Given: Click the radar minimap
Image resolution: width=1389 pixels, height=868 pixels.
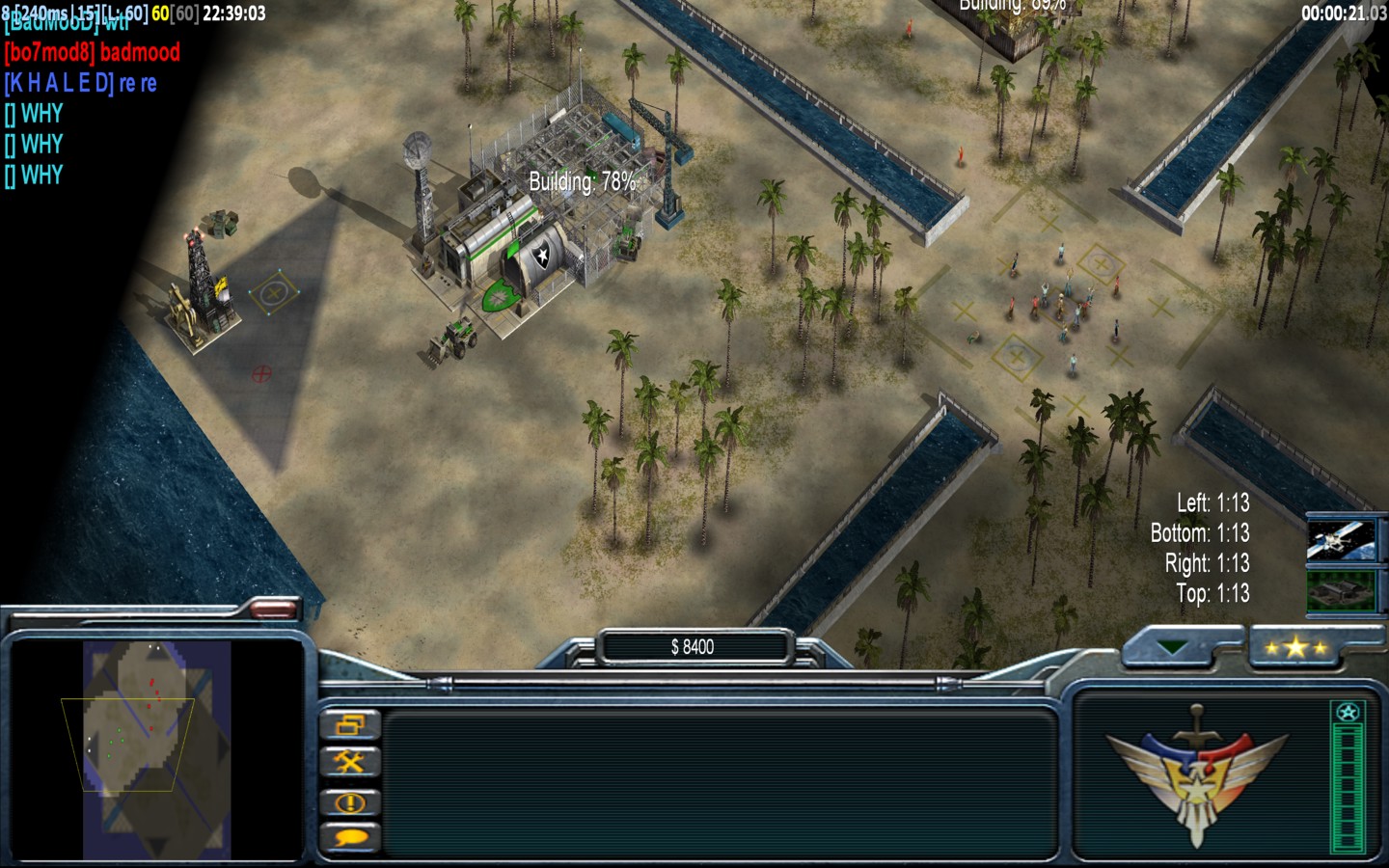Looking at the screenshot, I should coord(156,749).
